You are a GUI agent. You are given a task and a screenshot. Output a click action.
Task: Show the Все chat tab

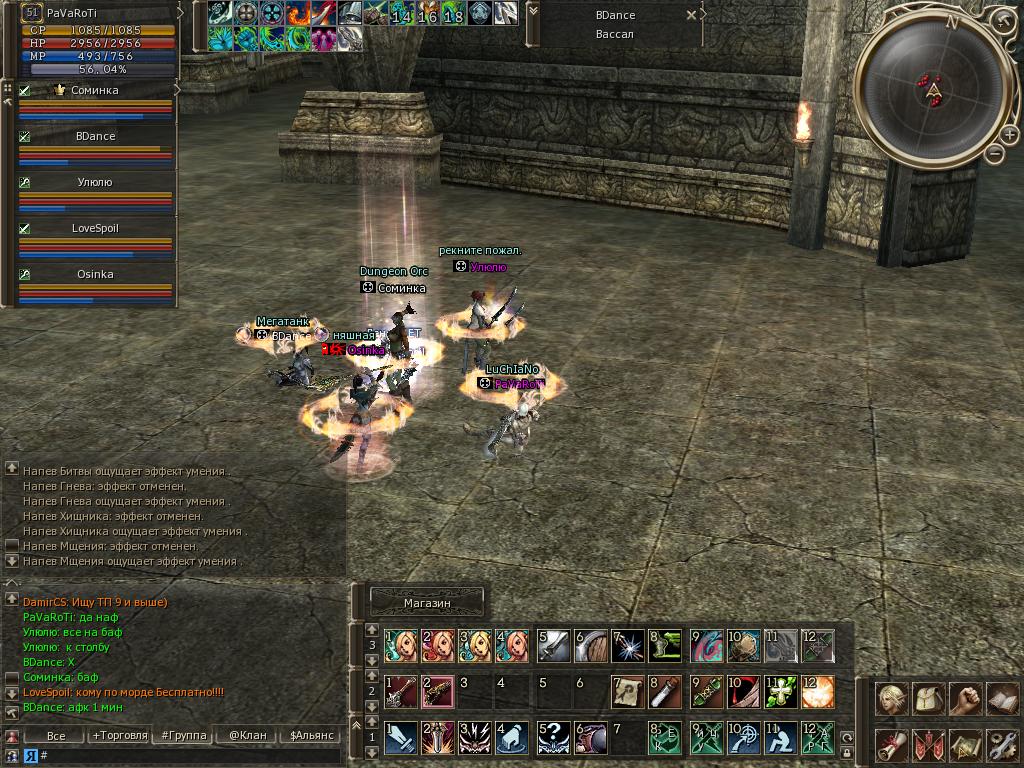(x=56, y=735)
